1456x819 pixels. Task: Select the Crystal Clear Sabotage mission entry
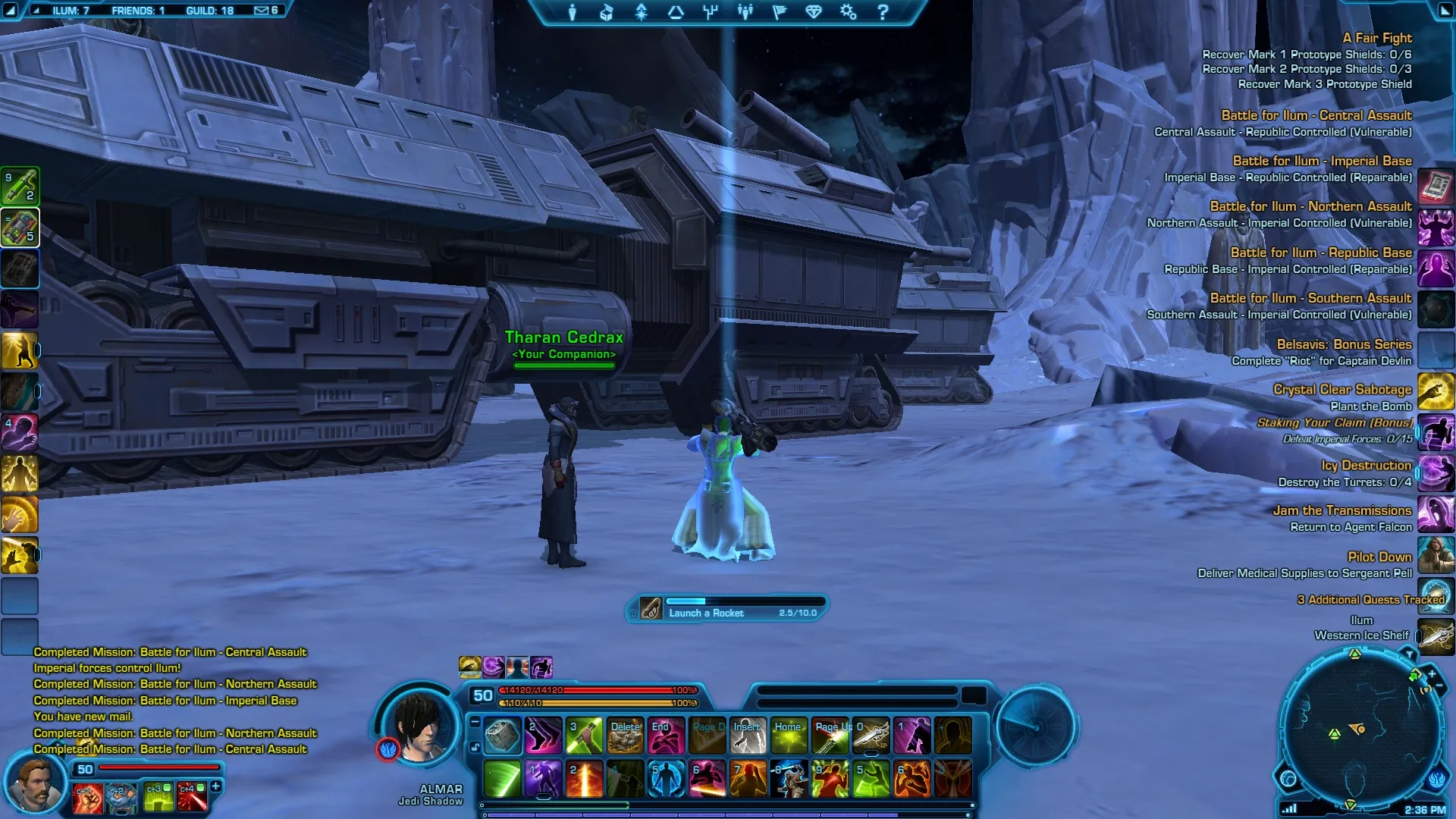point(1341,390)
